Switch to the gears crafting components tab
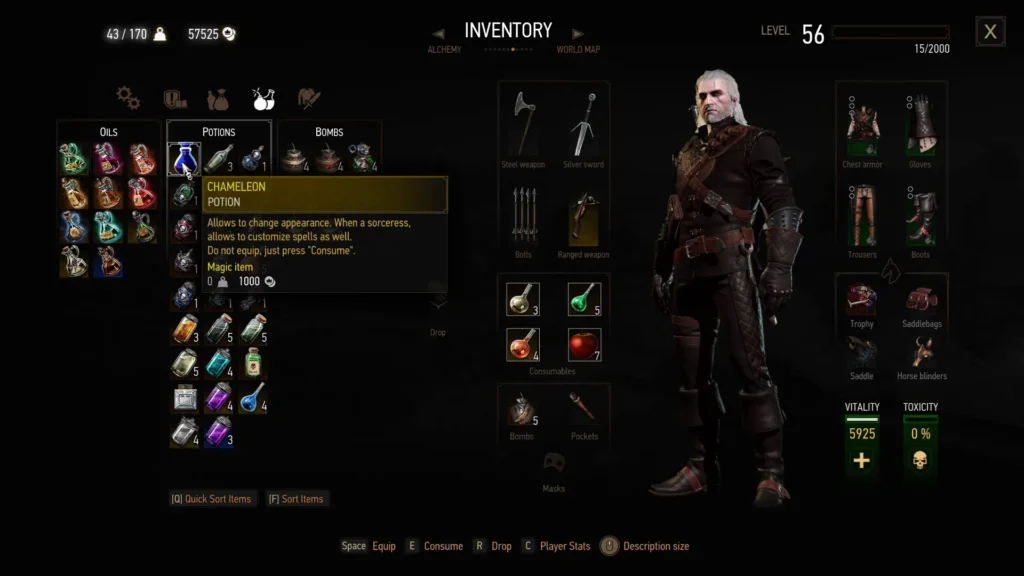Viewport: 1024px width, 576px height. pyautogui.click(x=128, y=98)
